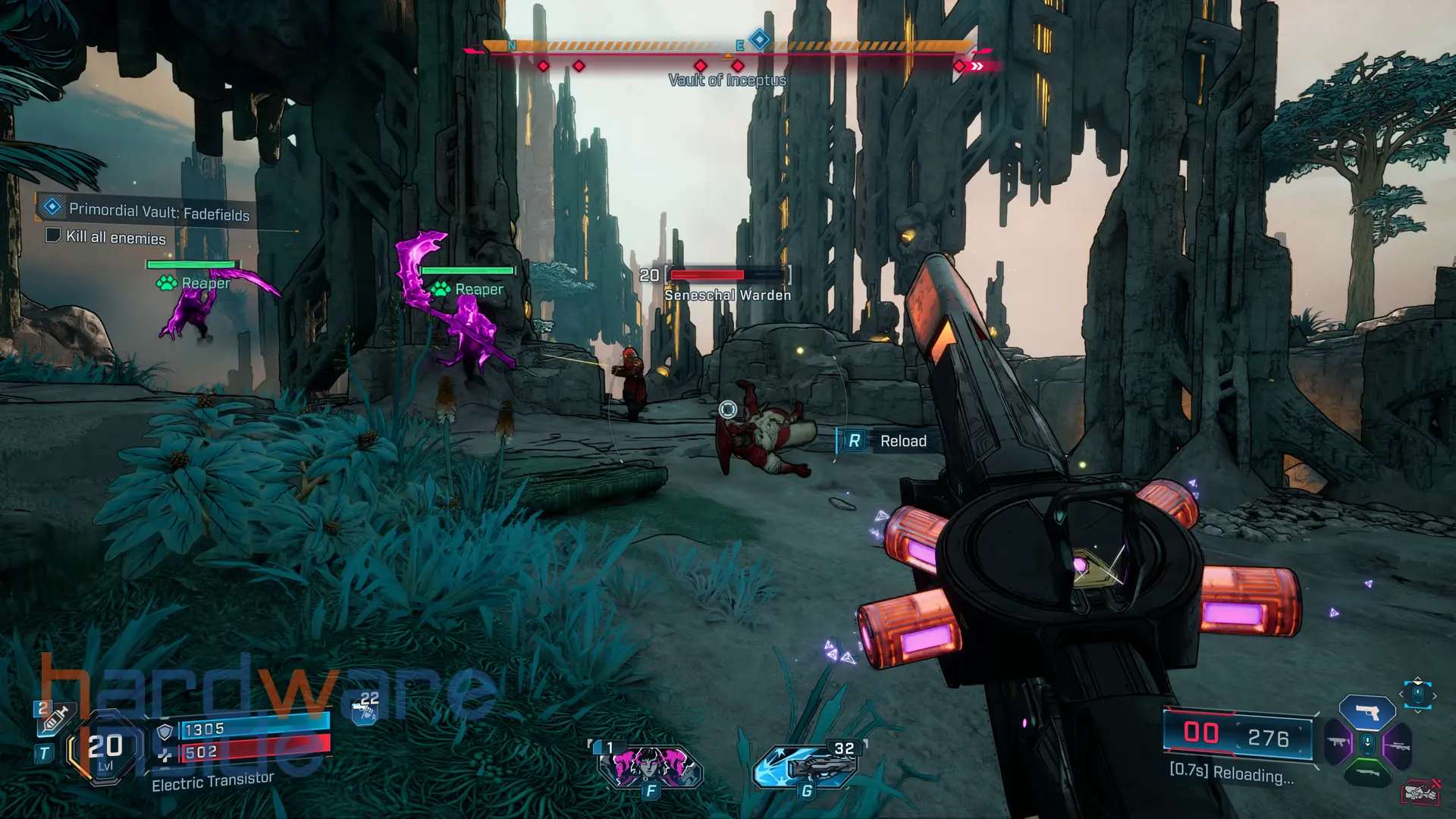Select the pistol weapon slot
The height and width of the screenshot is (819, 1456).
point(1367,712)
